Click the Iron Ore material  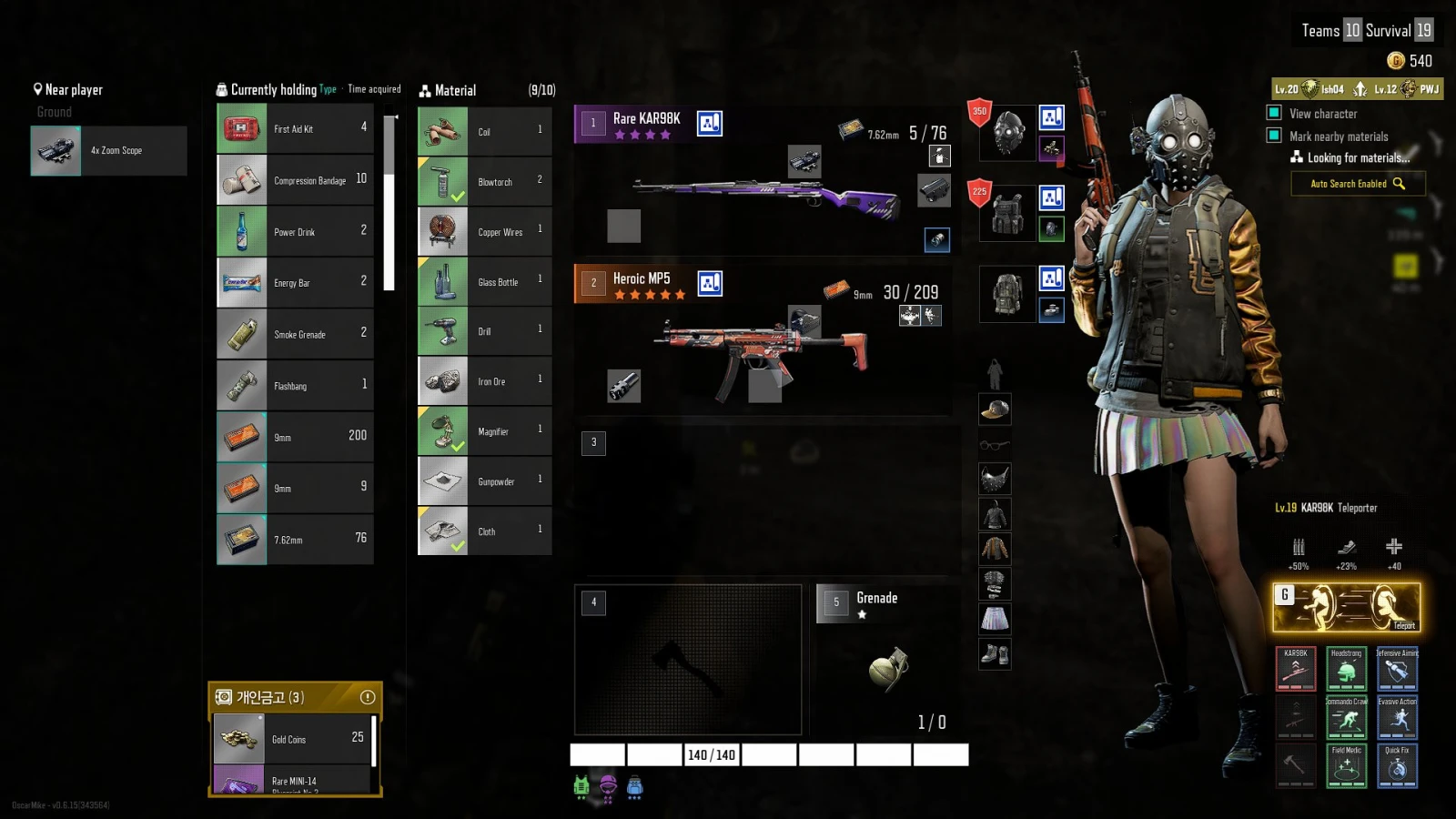484,381
